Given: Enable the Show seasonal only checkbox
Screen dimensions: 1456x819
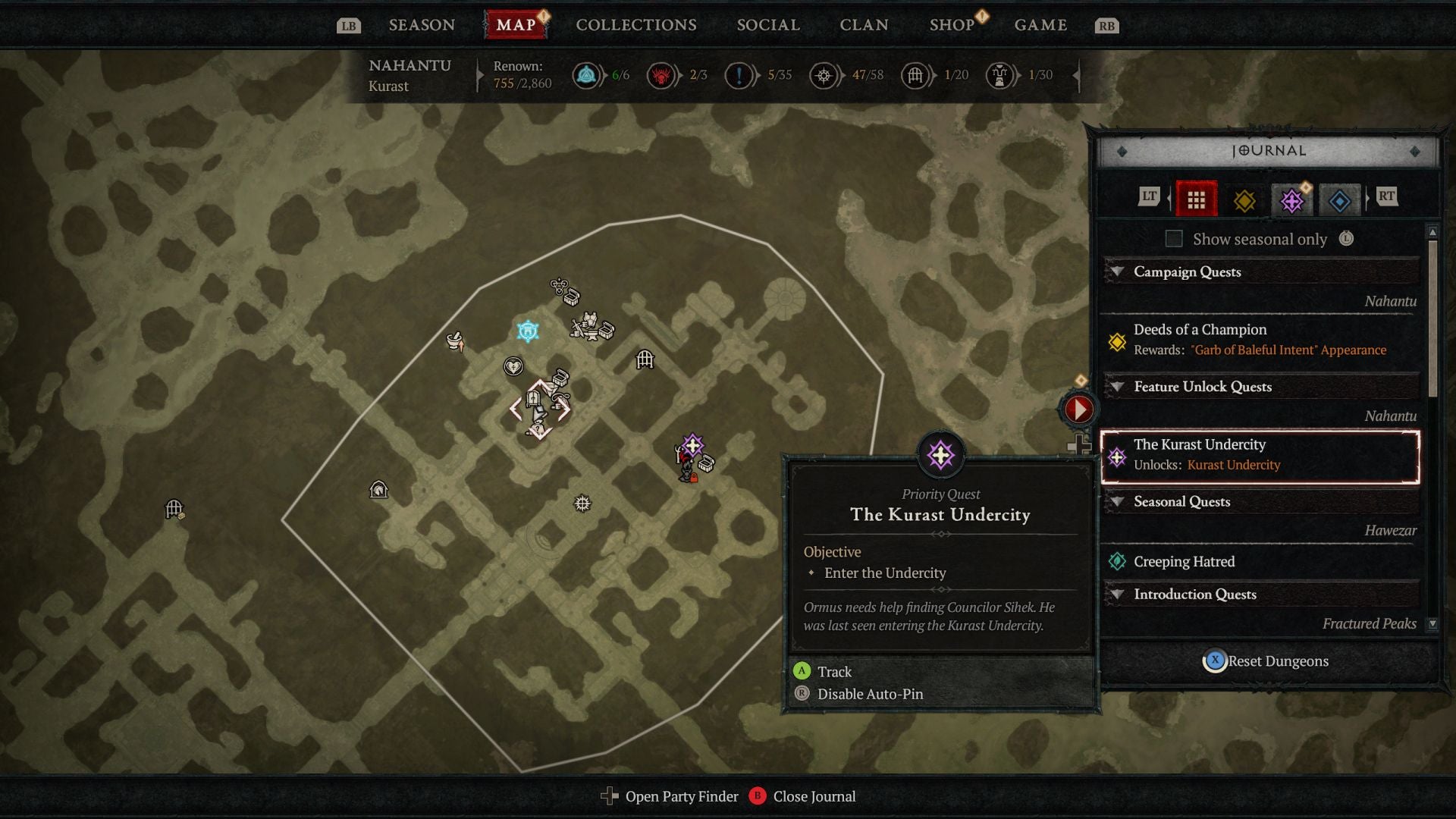Looking at the screenshot, I should [1174, 238].
